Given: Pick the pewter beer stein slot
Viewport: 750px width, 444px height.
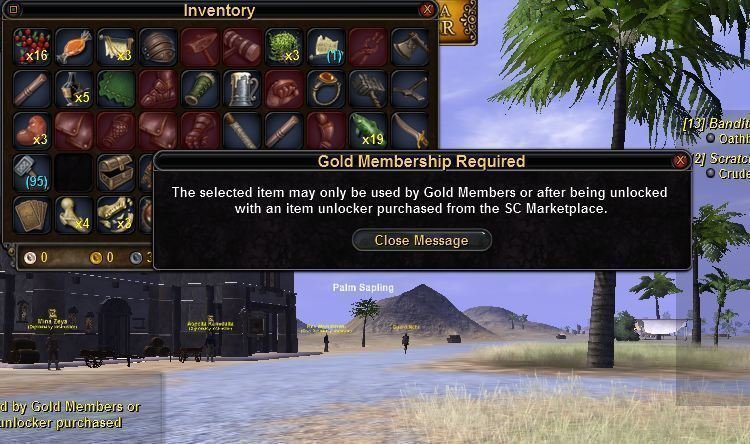Looking at the screenshot, I should point(241,88).
